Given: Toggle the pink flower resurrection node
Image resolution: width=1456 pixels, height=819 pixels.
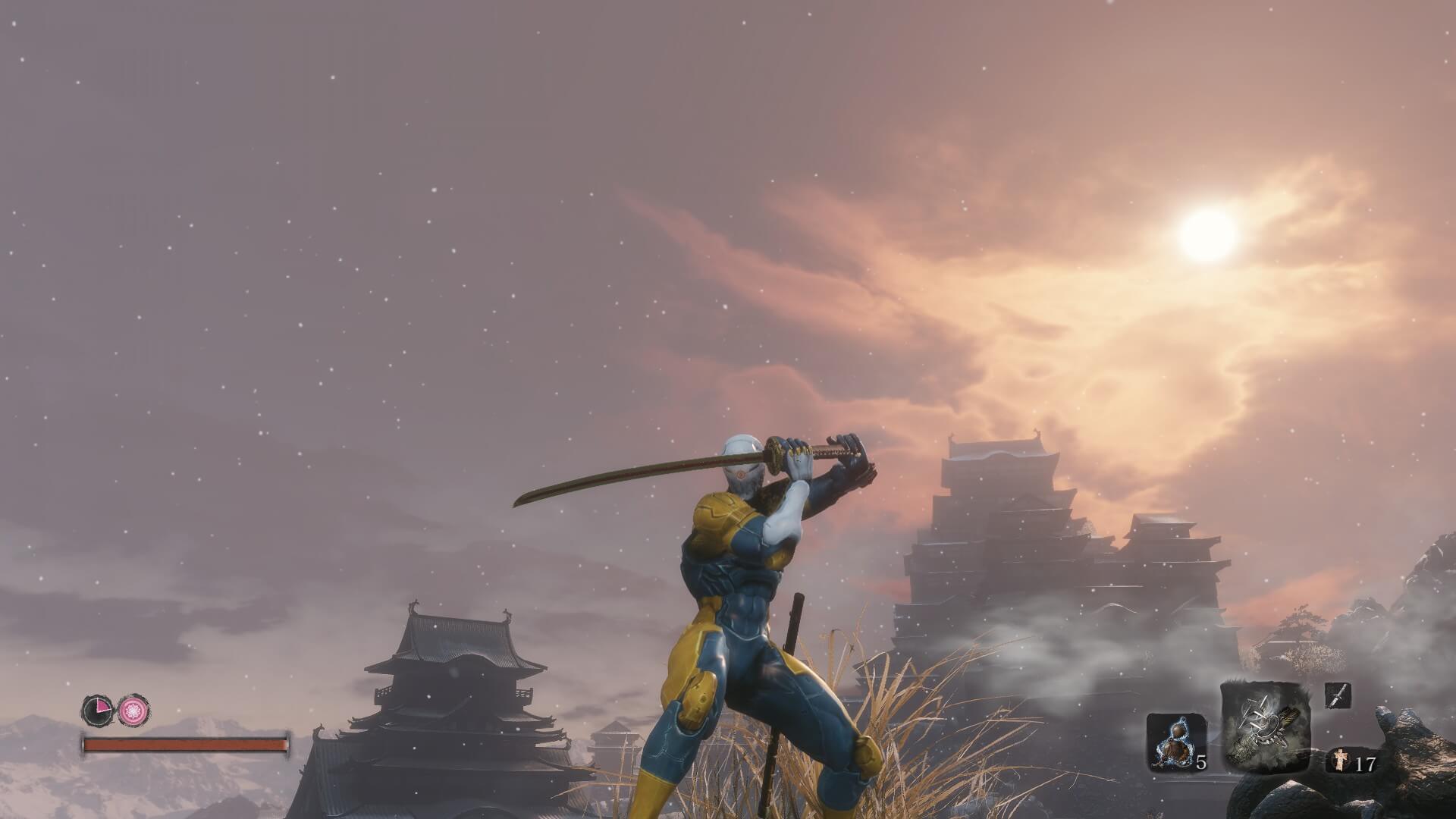Looking at the screenshot, I should (133, 709).
